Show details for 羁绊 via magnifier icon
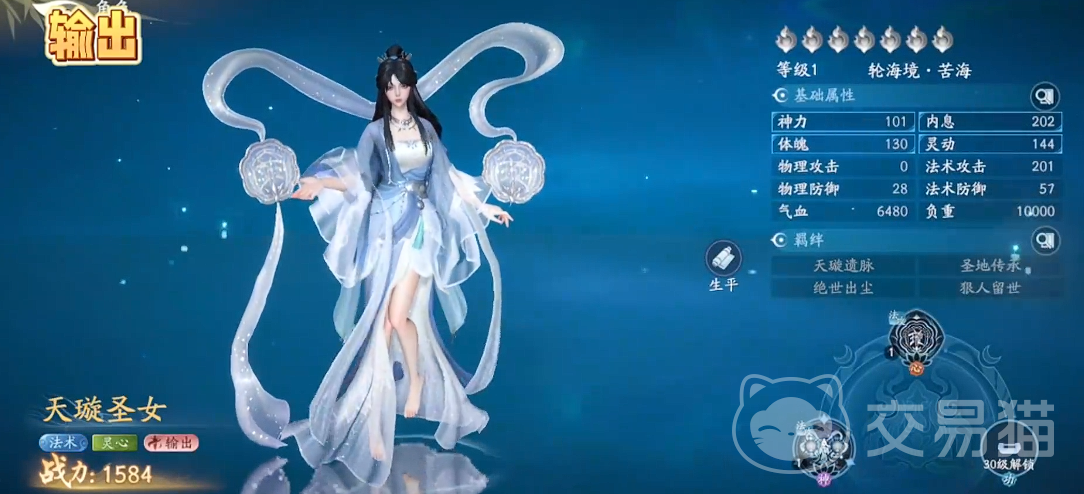1084x494 pixels. [1044, 241]
